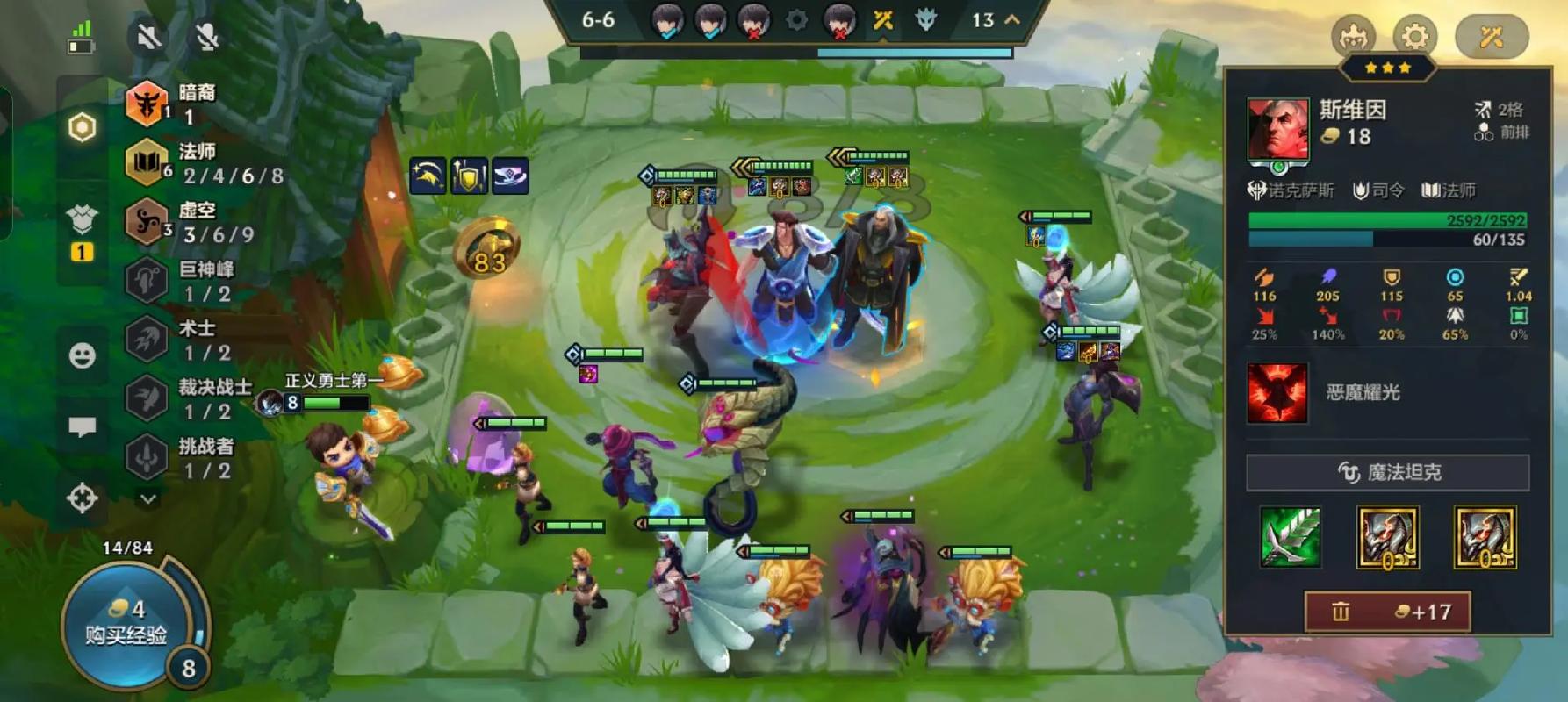This screenshot has height=702, width=1568.
Task: Inspect Swain's green sword item slot
Action: pos(1291,537)
